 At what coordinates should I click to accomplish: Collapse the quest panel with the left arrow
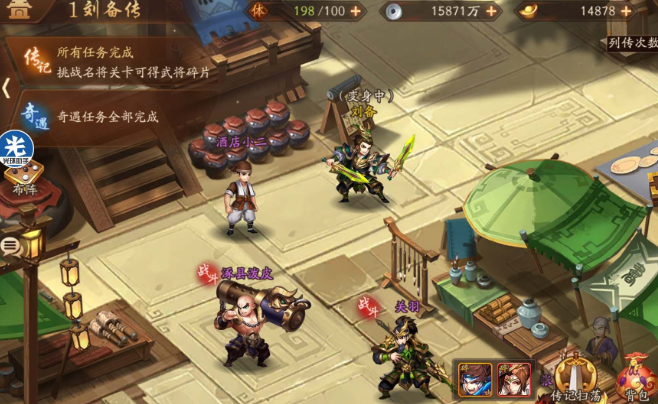(6, 88)
